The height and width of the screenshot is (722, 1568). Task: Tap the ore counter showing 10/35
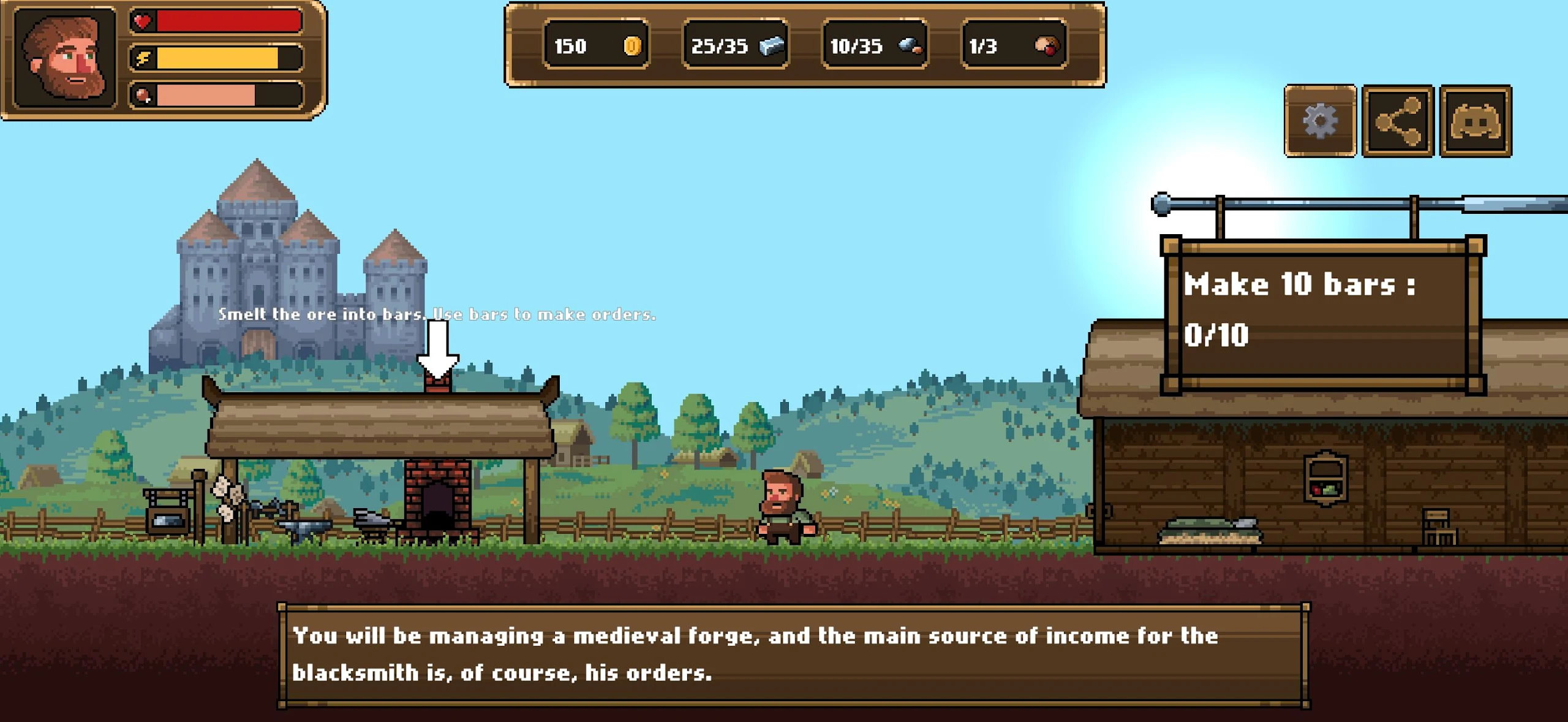[x=875, y=45]
